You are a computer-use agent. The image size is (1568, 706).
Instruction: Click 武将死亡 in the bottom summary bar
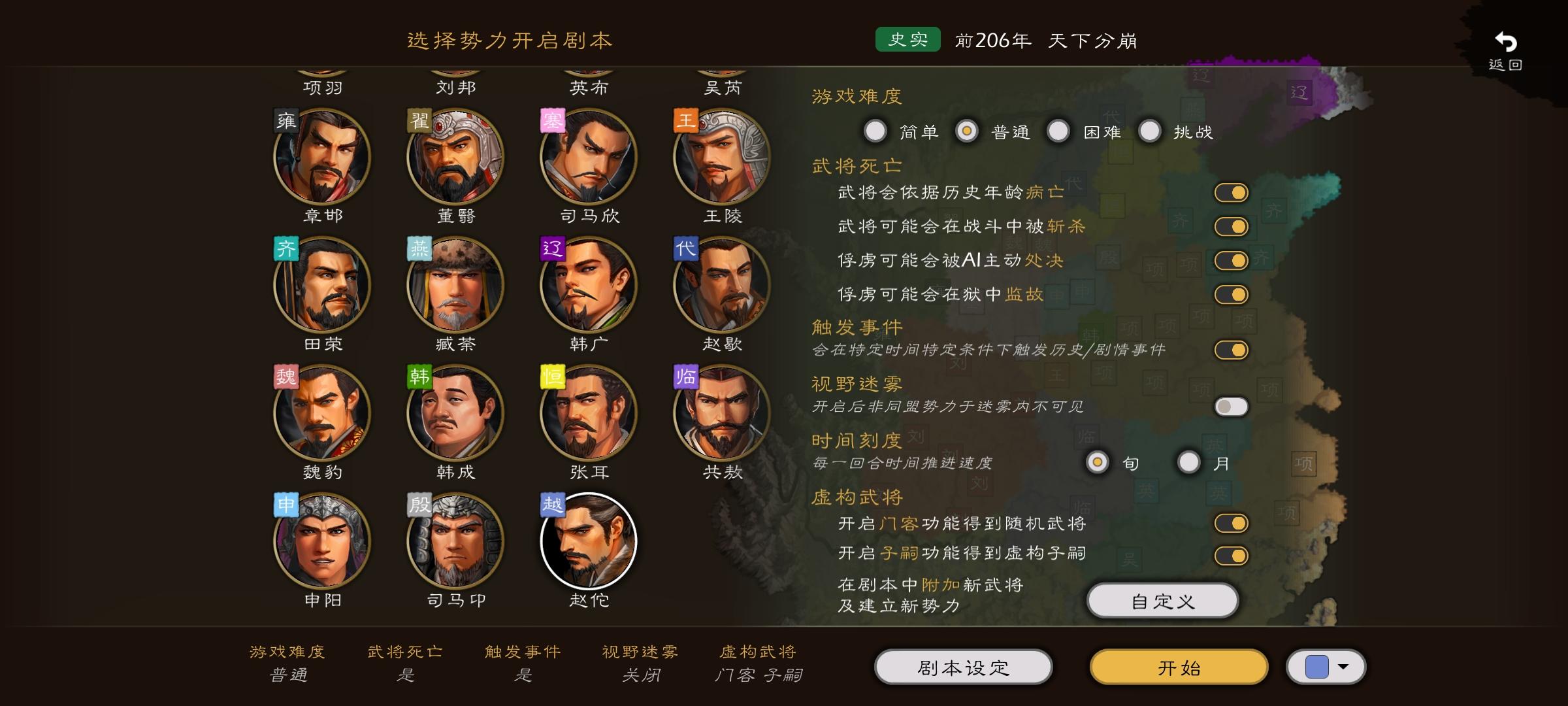coord(406,652)
